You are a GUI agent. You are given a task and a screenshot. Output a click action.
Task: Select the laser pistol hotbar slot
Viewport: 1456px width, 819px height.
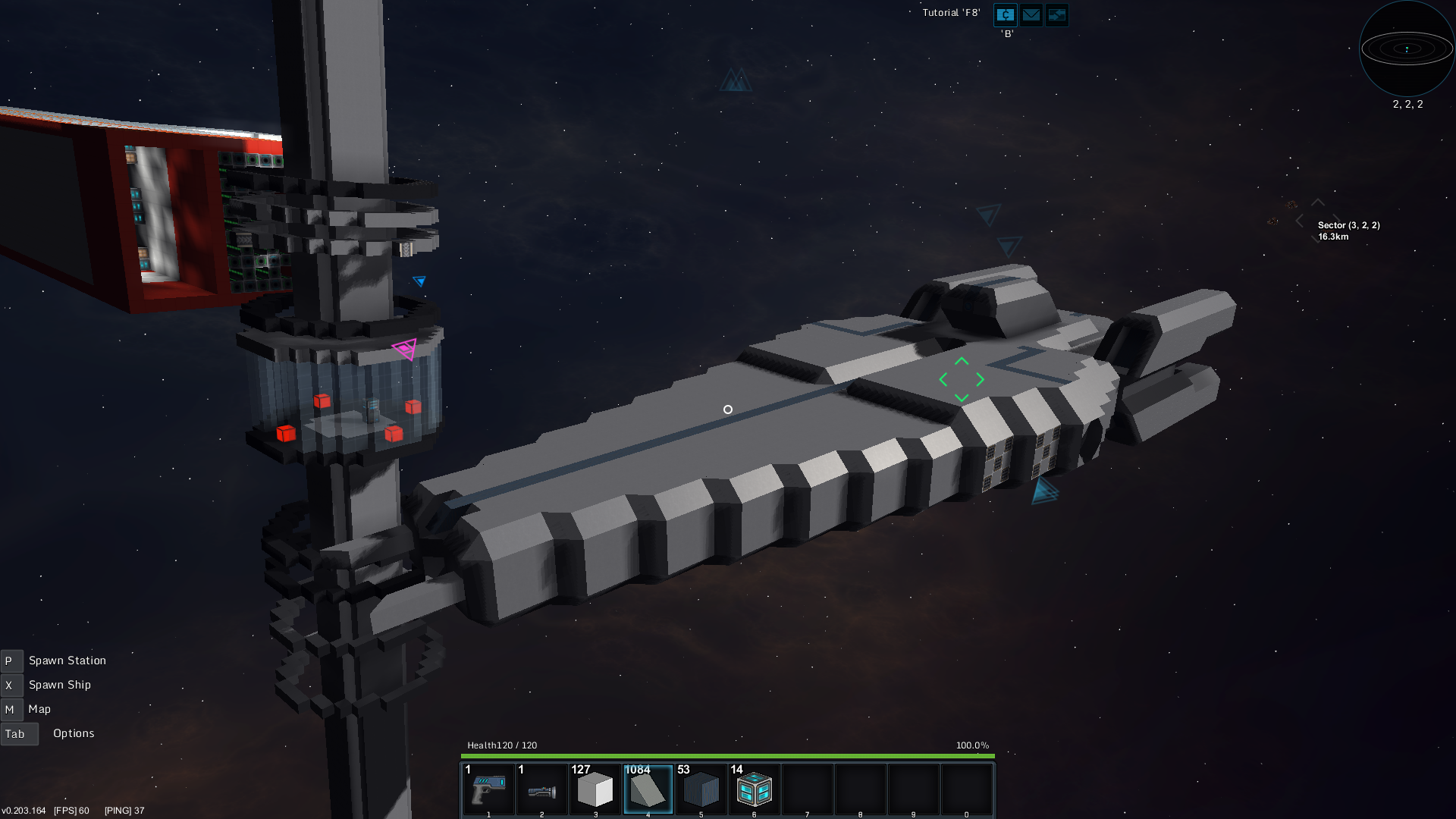click(x=488, y=789)
